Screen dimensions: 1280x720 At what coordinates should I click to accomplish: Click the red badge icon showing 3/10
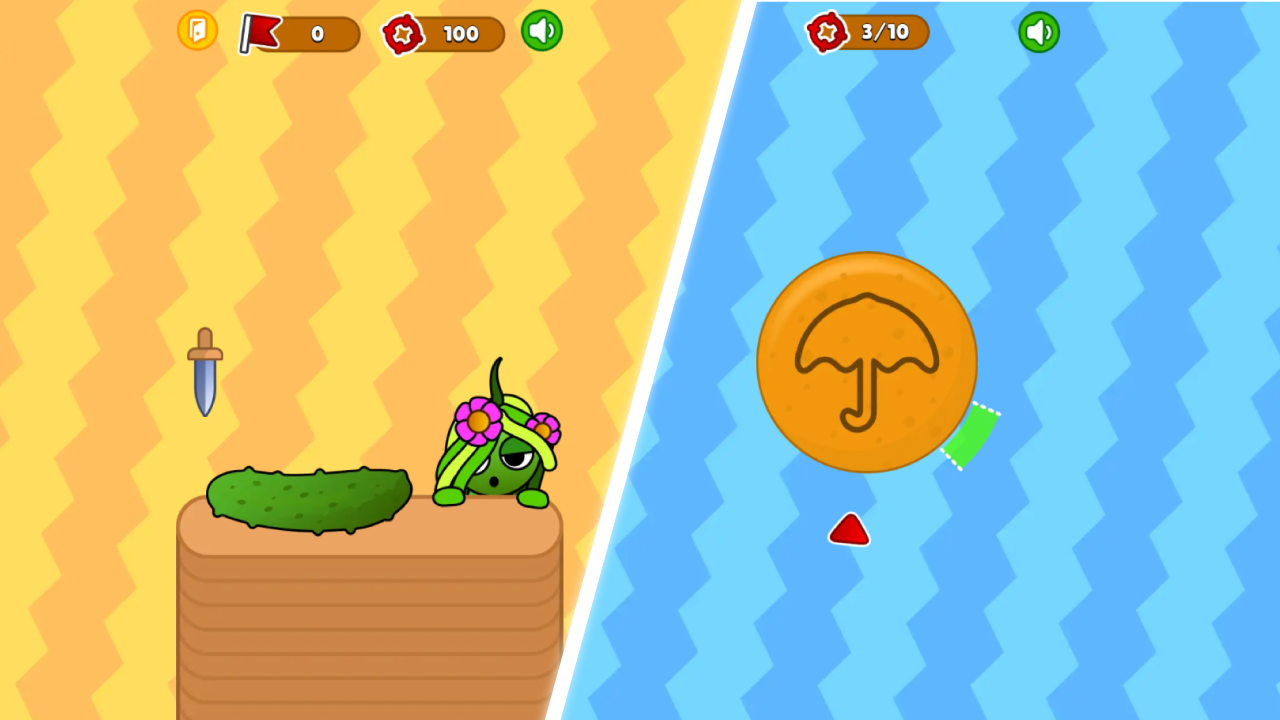tap(828, 32)
